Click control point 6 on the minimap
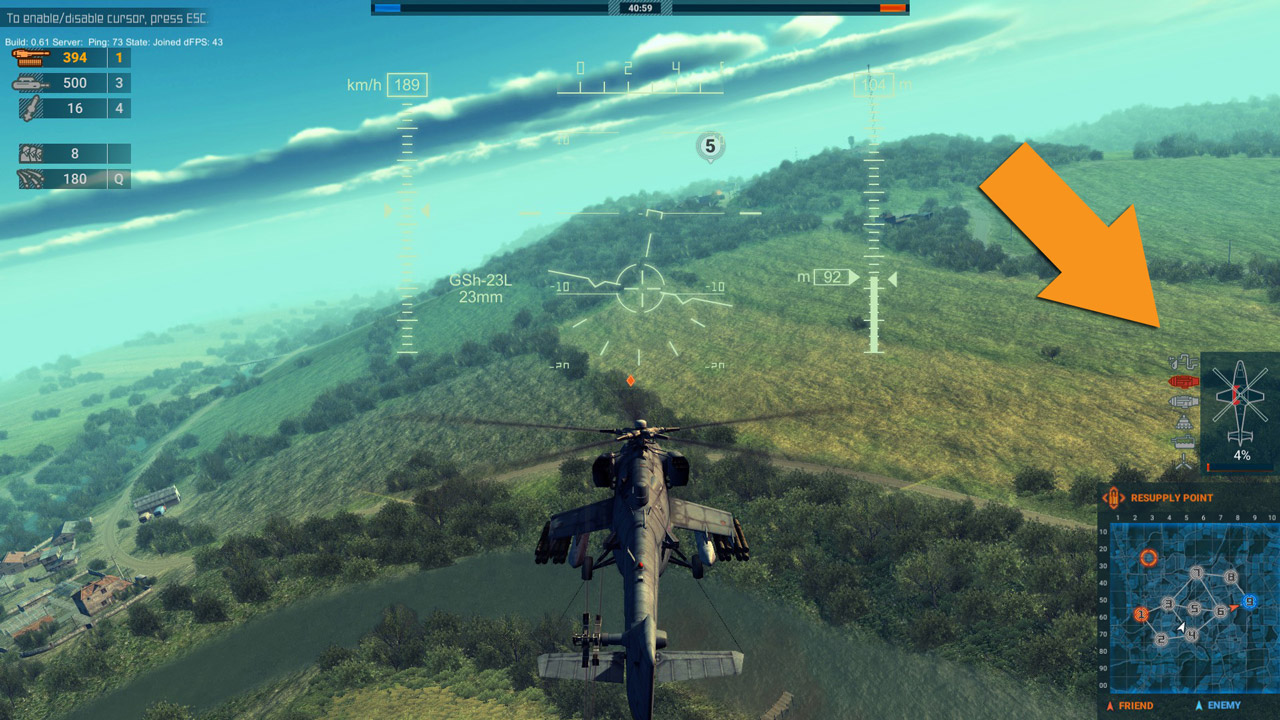 [x=1220, y=610]
